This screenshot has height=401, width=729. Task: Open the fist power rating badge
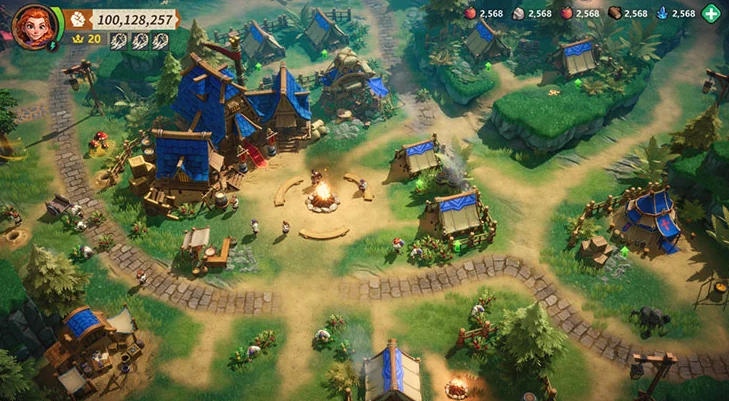point(79,19)
